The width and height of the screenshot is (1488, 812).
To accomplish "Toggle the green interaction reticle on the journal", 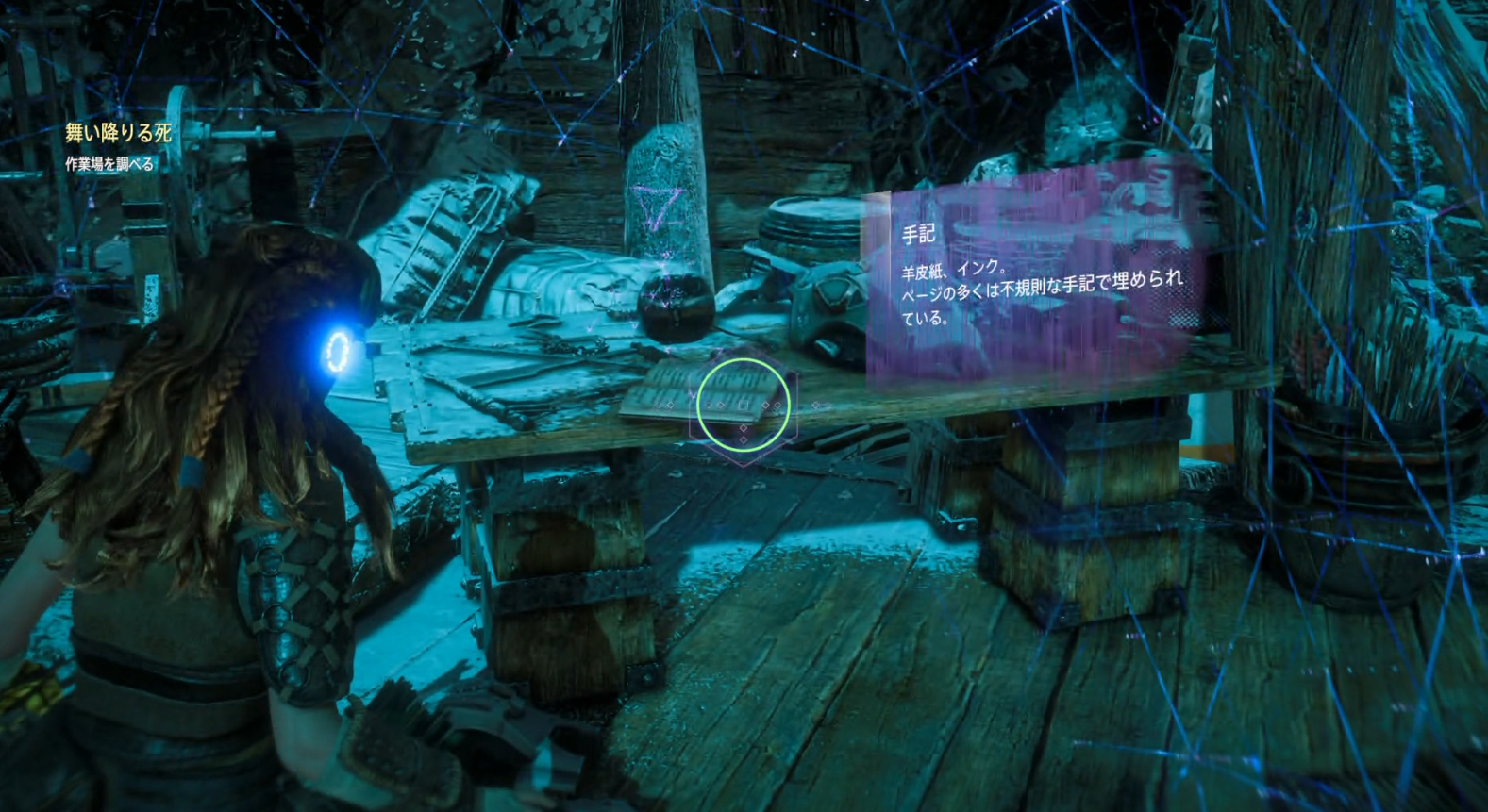I will click(744, 403).
